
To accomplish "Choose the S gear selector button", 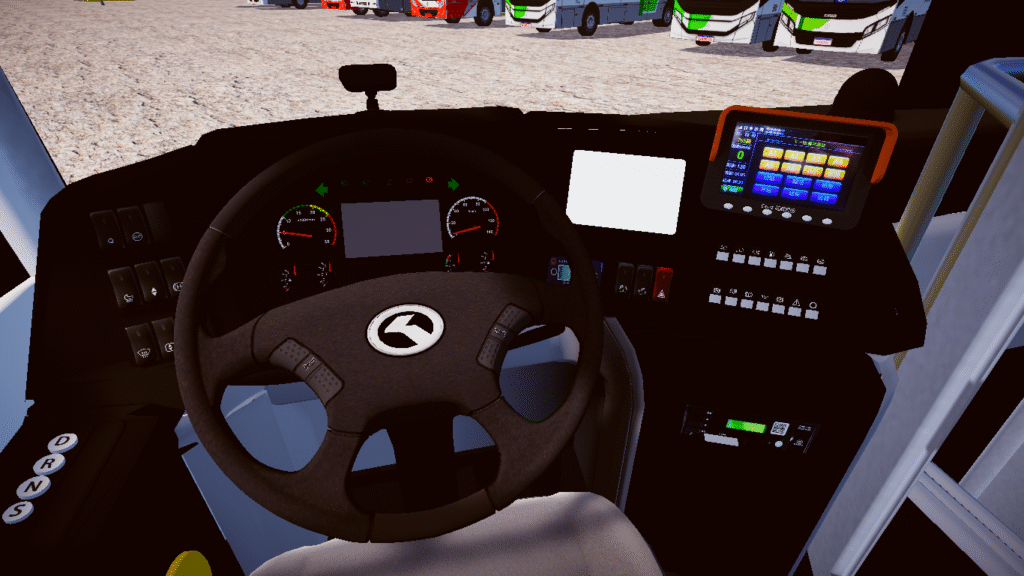I will (x=19, y=511).
